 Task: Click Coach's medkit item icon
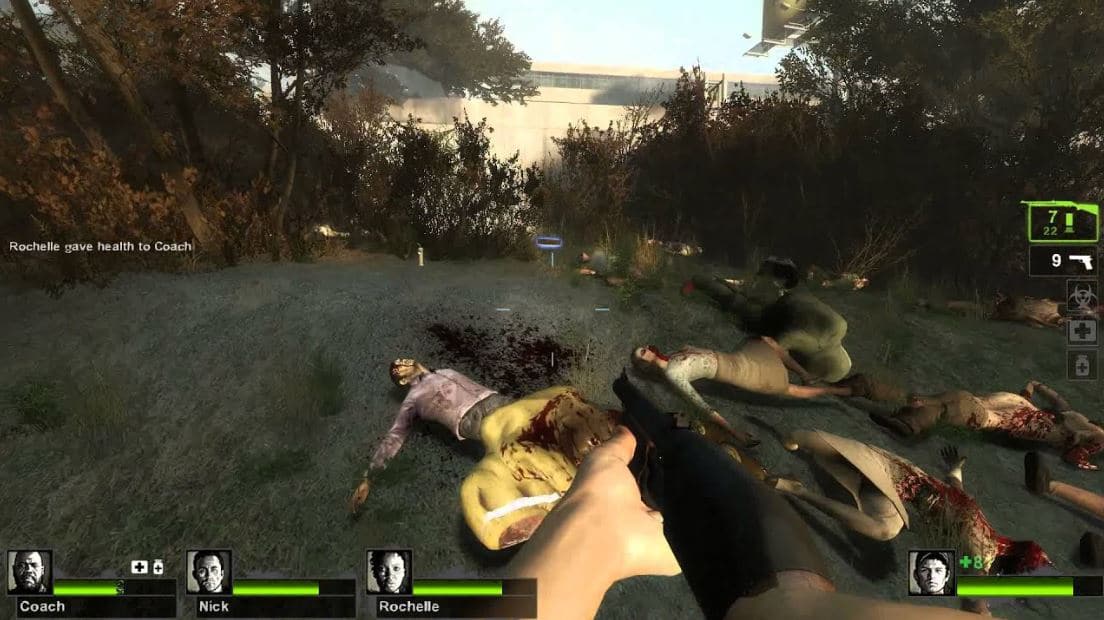click(x=139, y=567)
